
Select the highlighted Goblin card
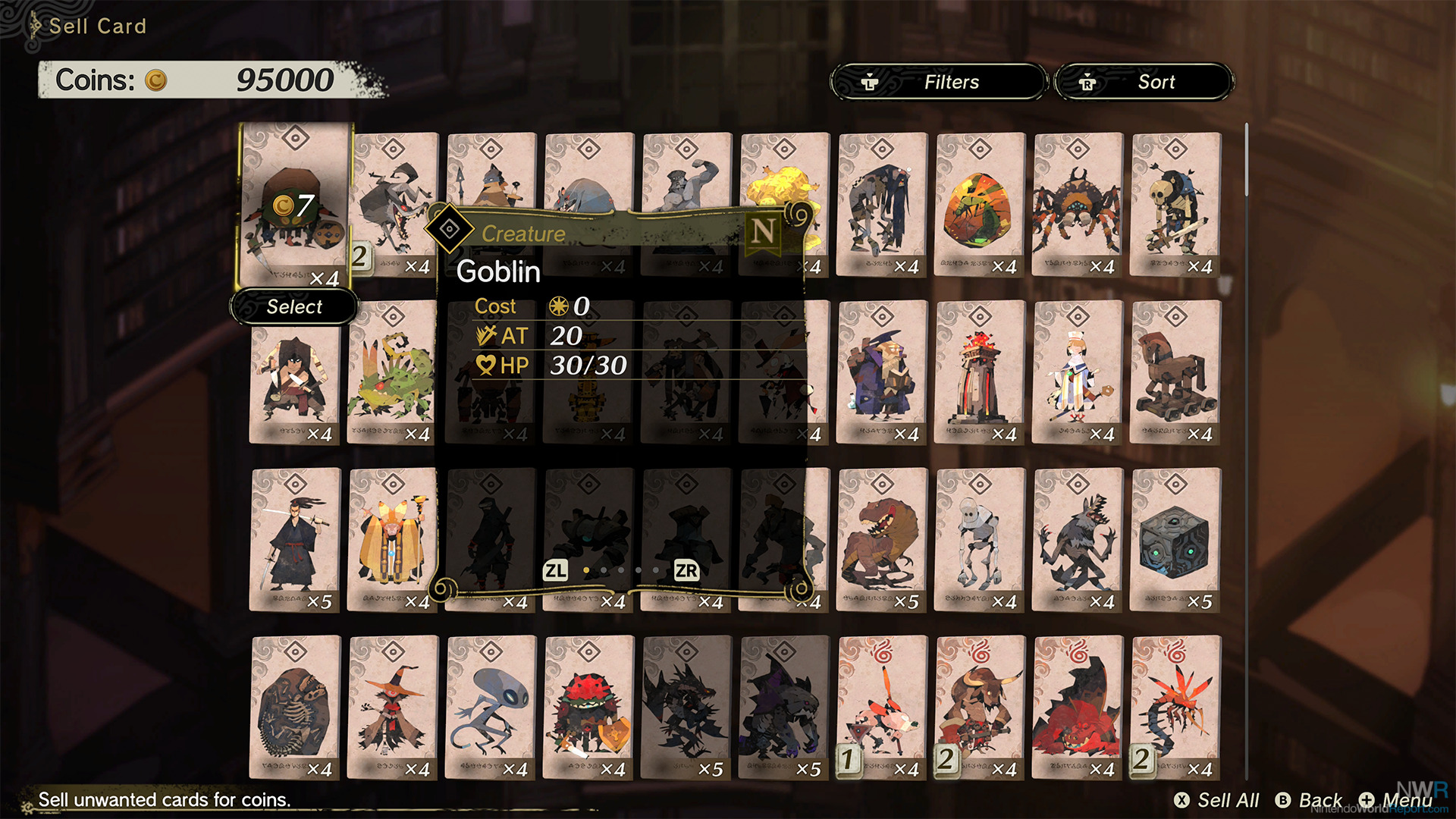(295, 205)
